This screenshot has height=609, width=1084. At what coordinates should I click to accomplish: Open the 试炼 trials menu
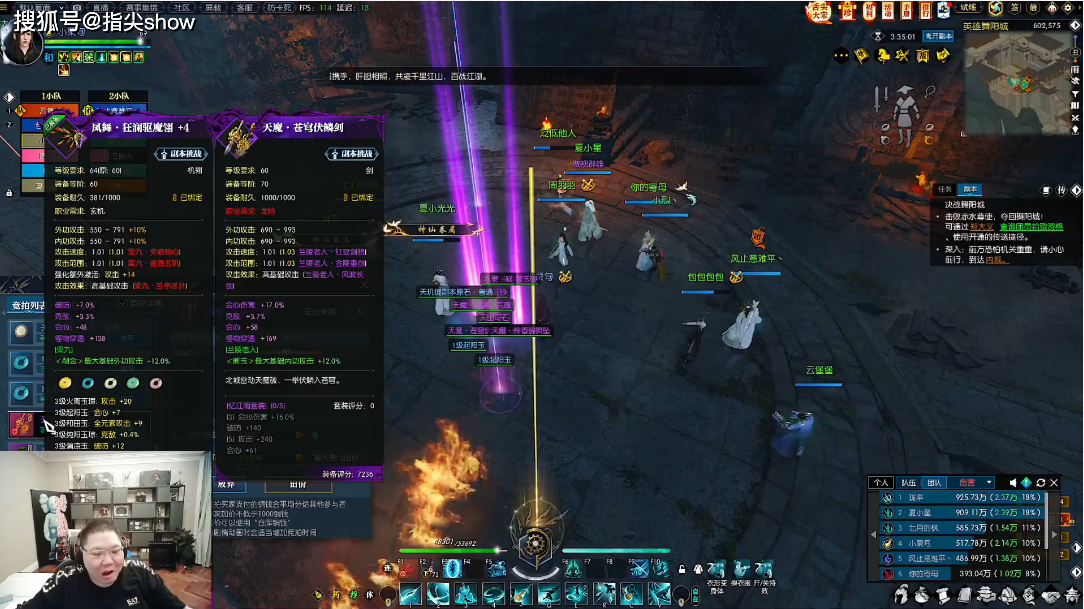pos(969,8)
